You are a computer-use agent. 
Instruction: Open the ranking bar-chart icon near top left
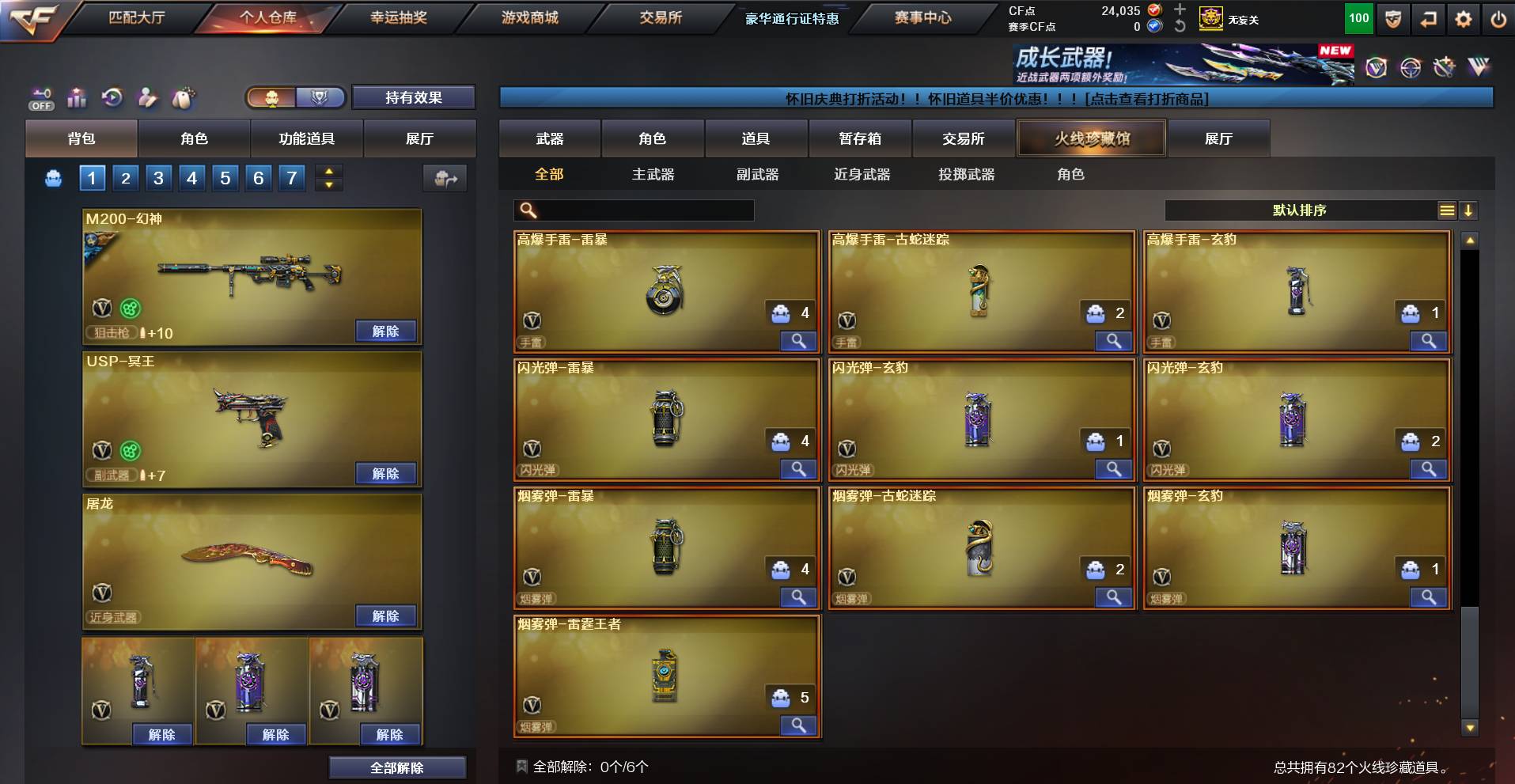77,97
